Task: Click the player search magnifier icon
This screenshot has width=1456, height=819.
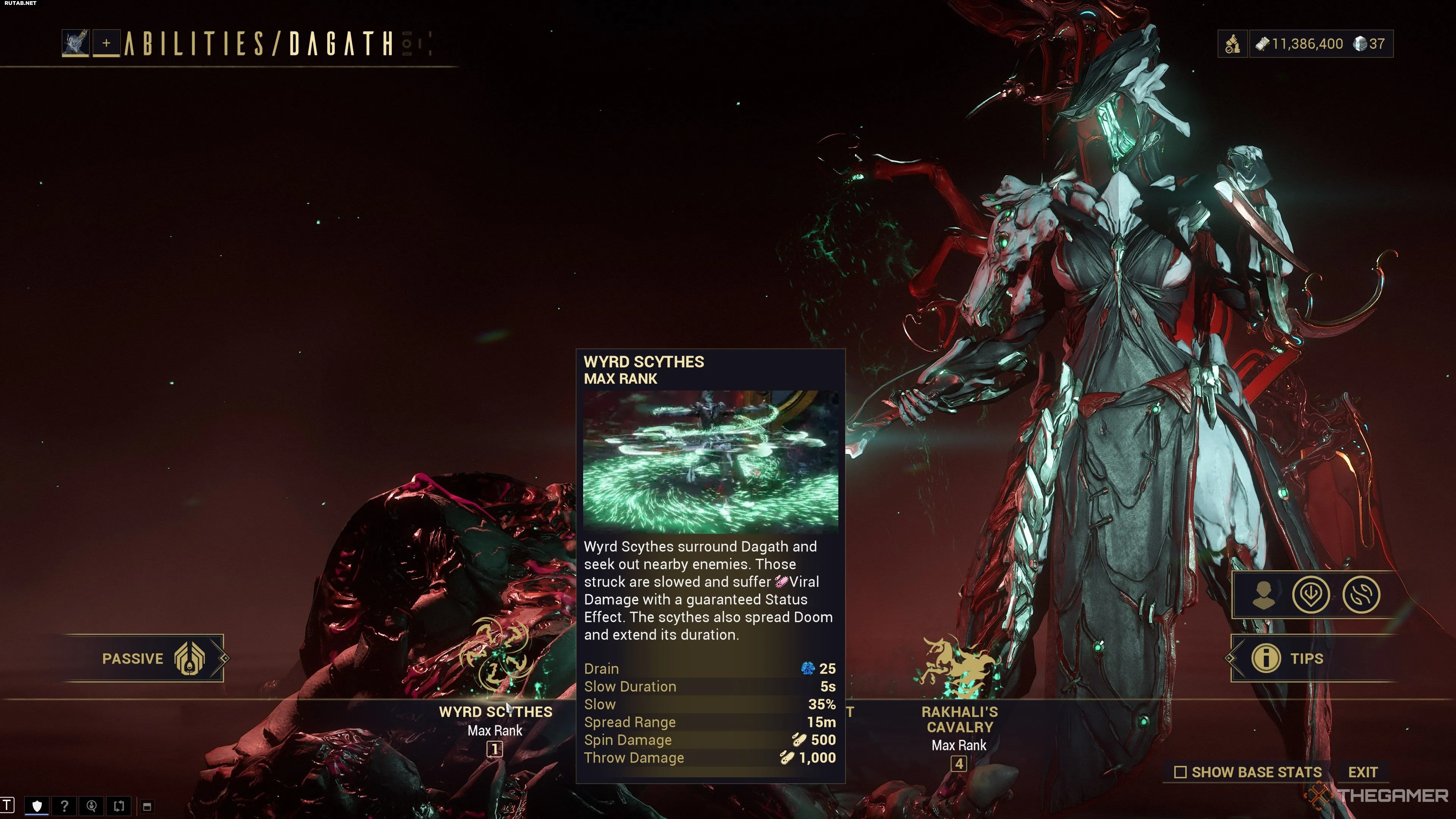Action: [91, 806]
